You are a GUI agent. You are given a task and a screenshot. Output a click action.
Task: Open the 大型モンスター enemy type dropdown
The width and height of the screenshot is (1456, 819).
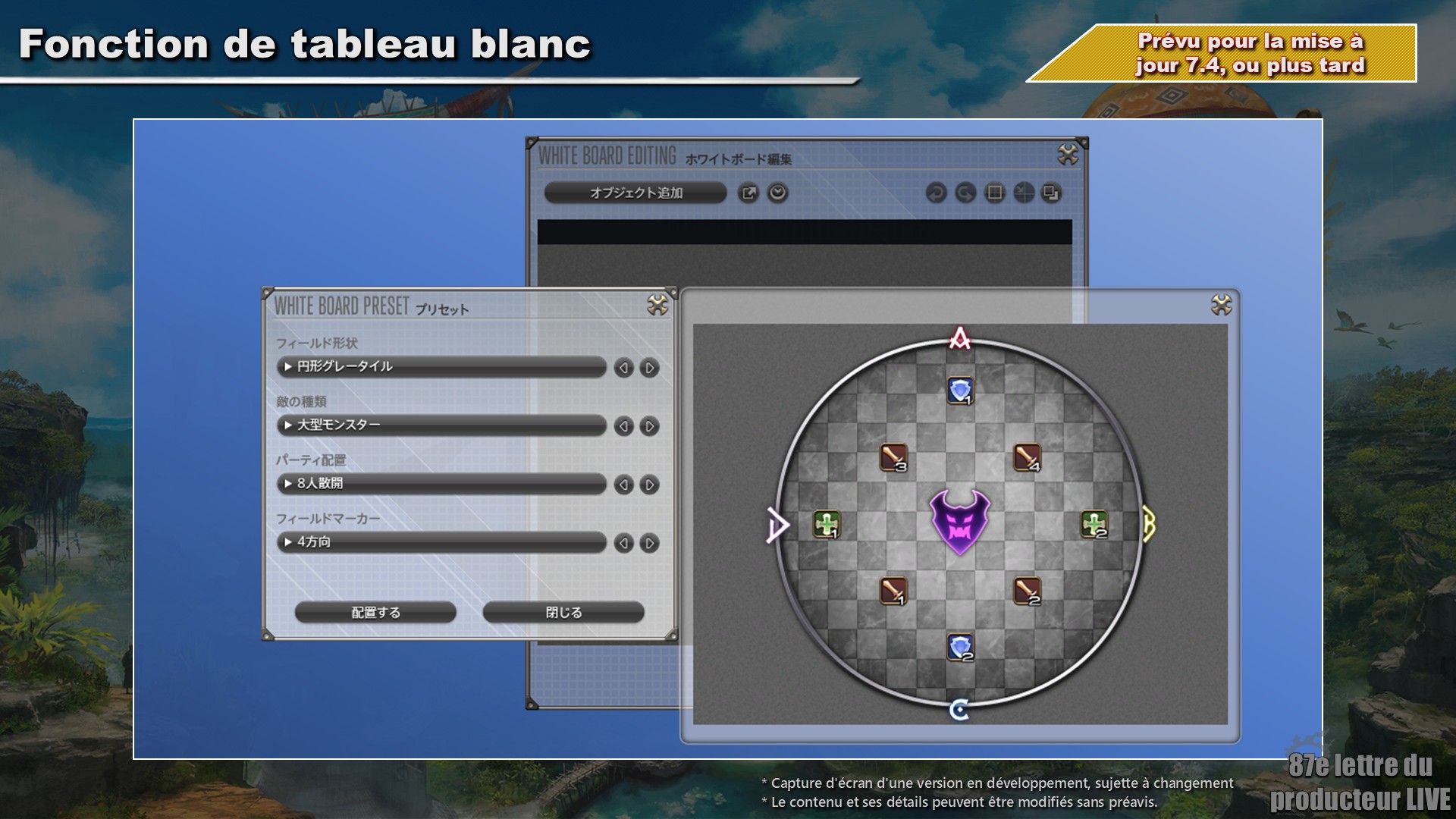(441, 425)
